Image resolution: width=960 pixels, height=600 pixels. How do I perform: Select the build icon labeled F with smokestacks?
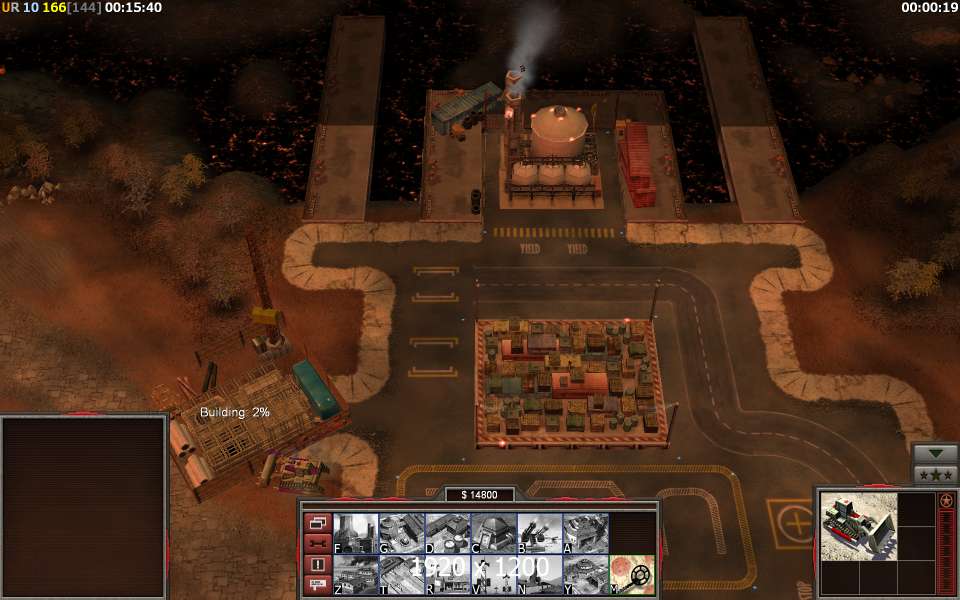pyautogui.click(x=355, y=533)
